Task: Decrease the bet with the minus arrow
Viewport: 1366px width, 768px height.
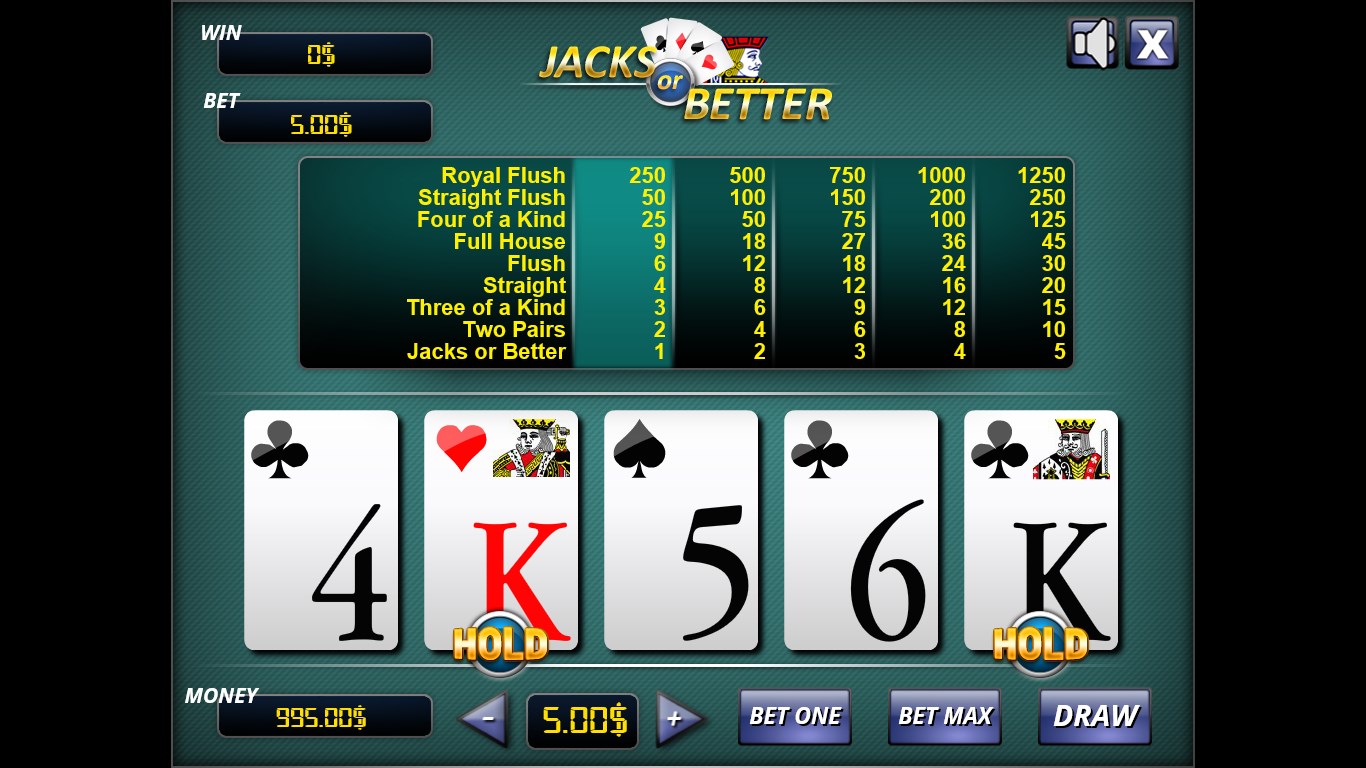Action: 486,718
